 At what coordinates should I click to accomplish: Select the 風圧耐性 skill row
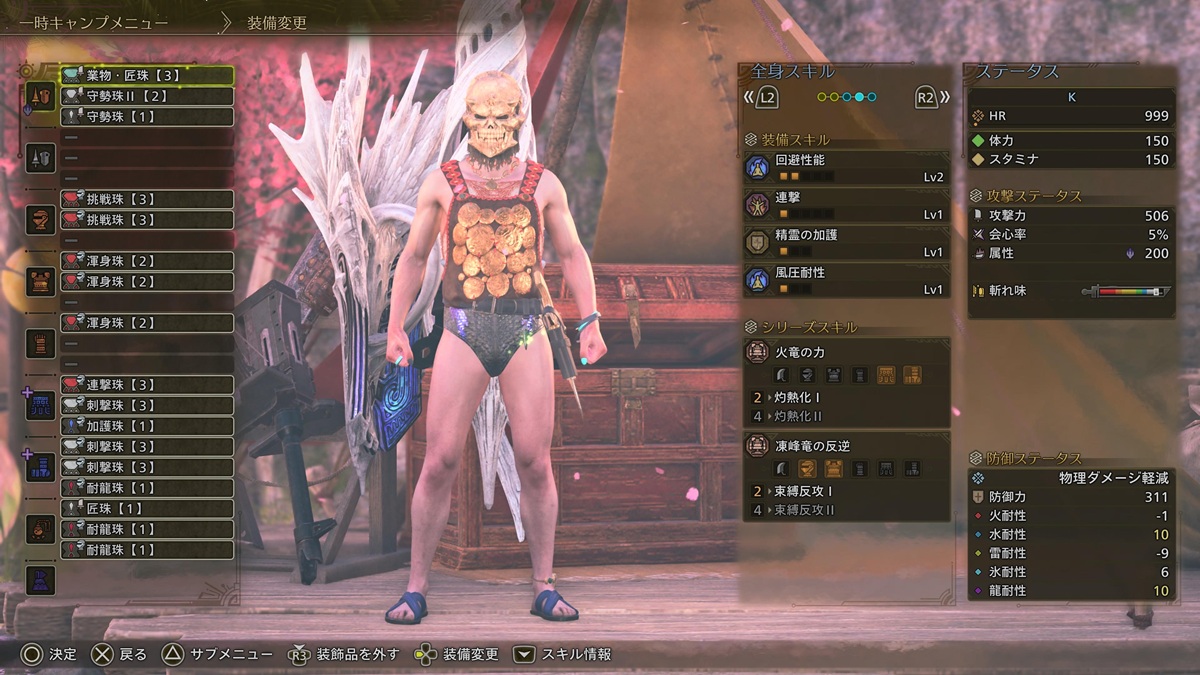pyautogui.click(x=846, y=280)
